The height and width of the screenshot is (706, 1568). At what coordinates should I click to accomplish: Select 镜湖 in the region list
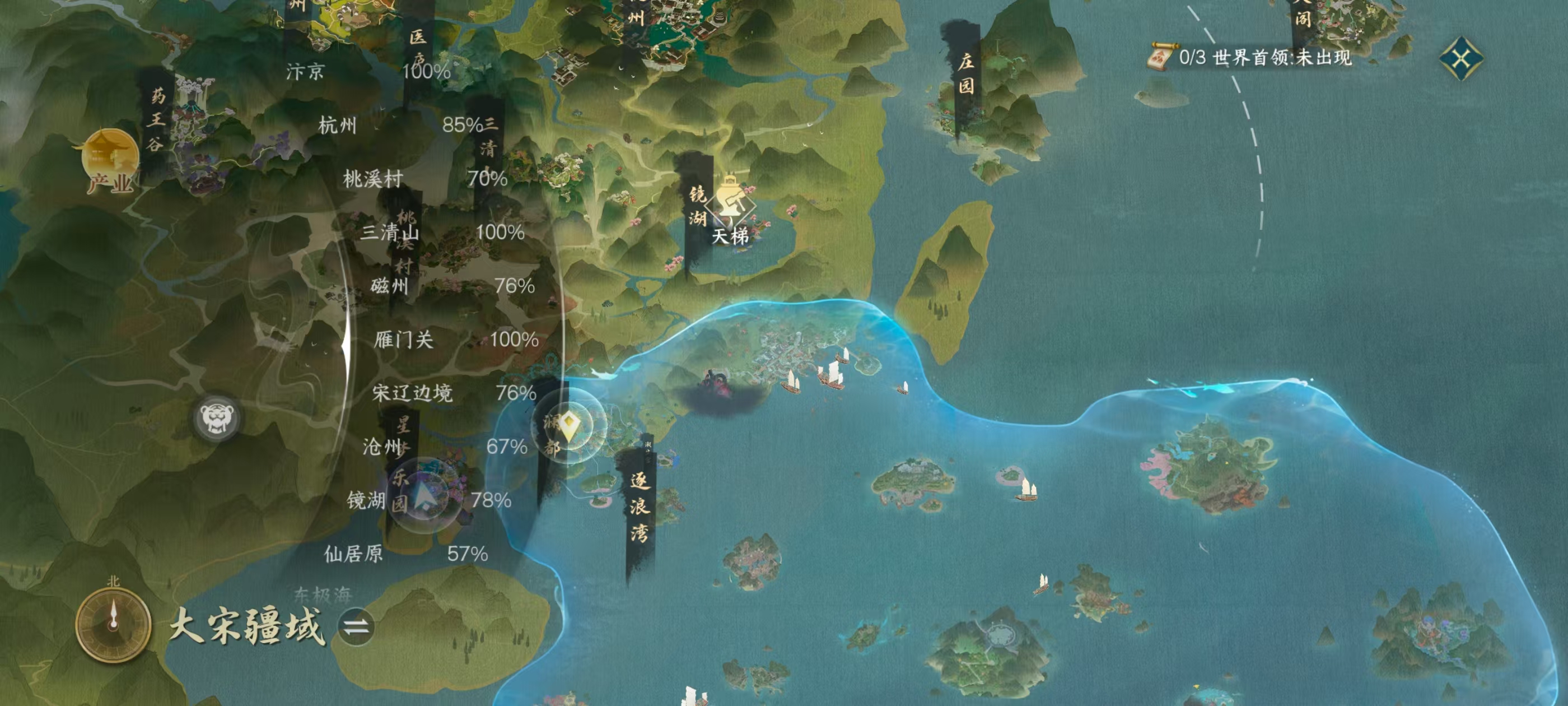click(366, 501)
